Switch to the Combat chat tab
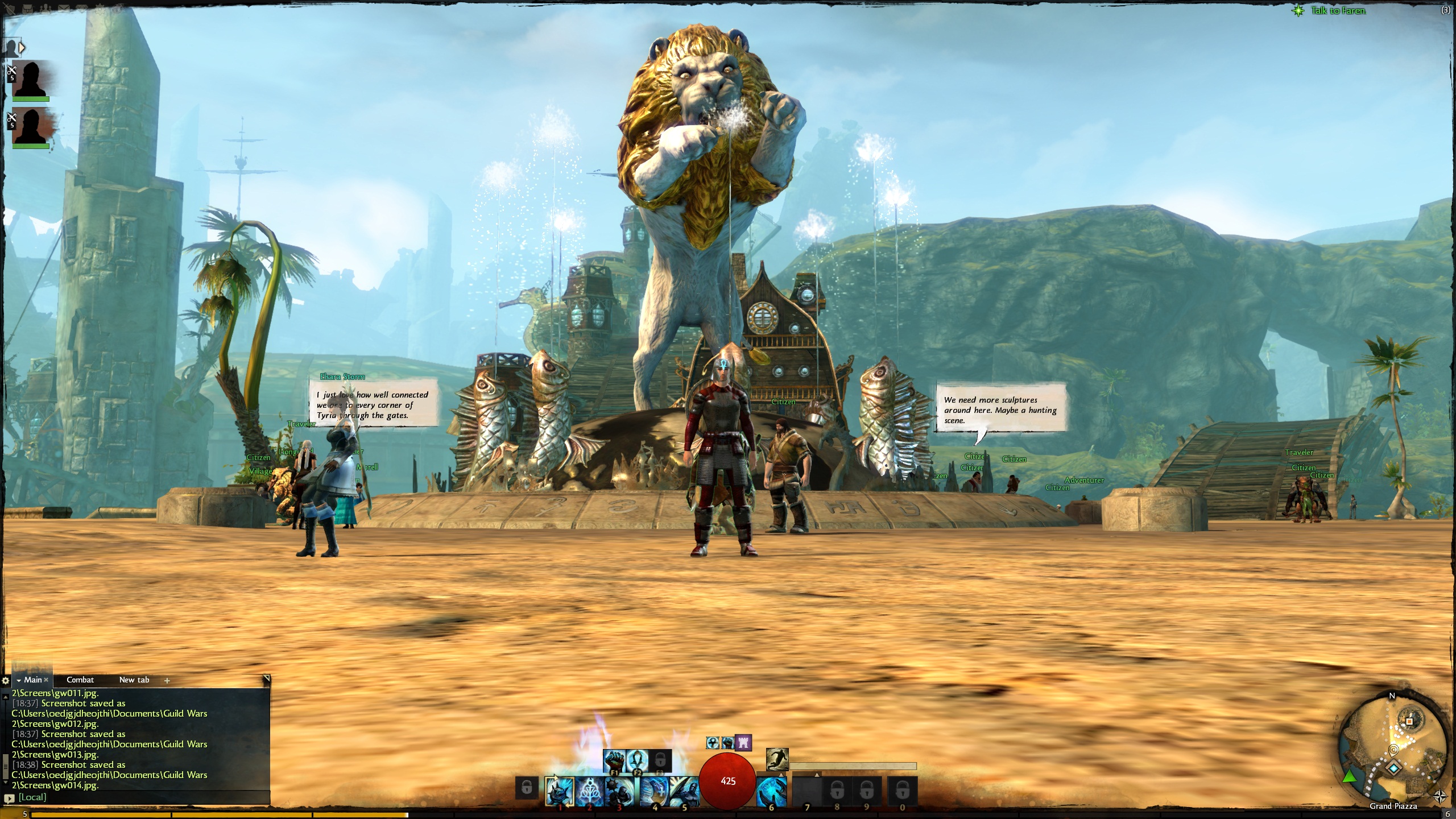1456x819 pixels. pos(80,680)
